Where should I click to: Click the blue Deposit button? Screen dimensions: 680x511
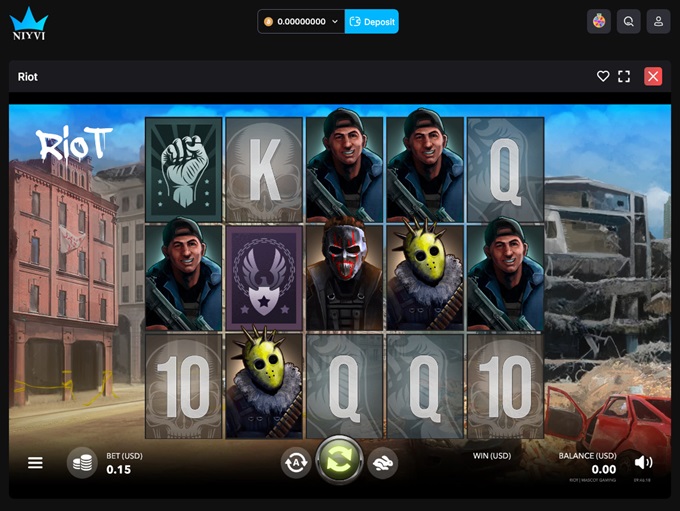click(x=372, y=21)
